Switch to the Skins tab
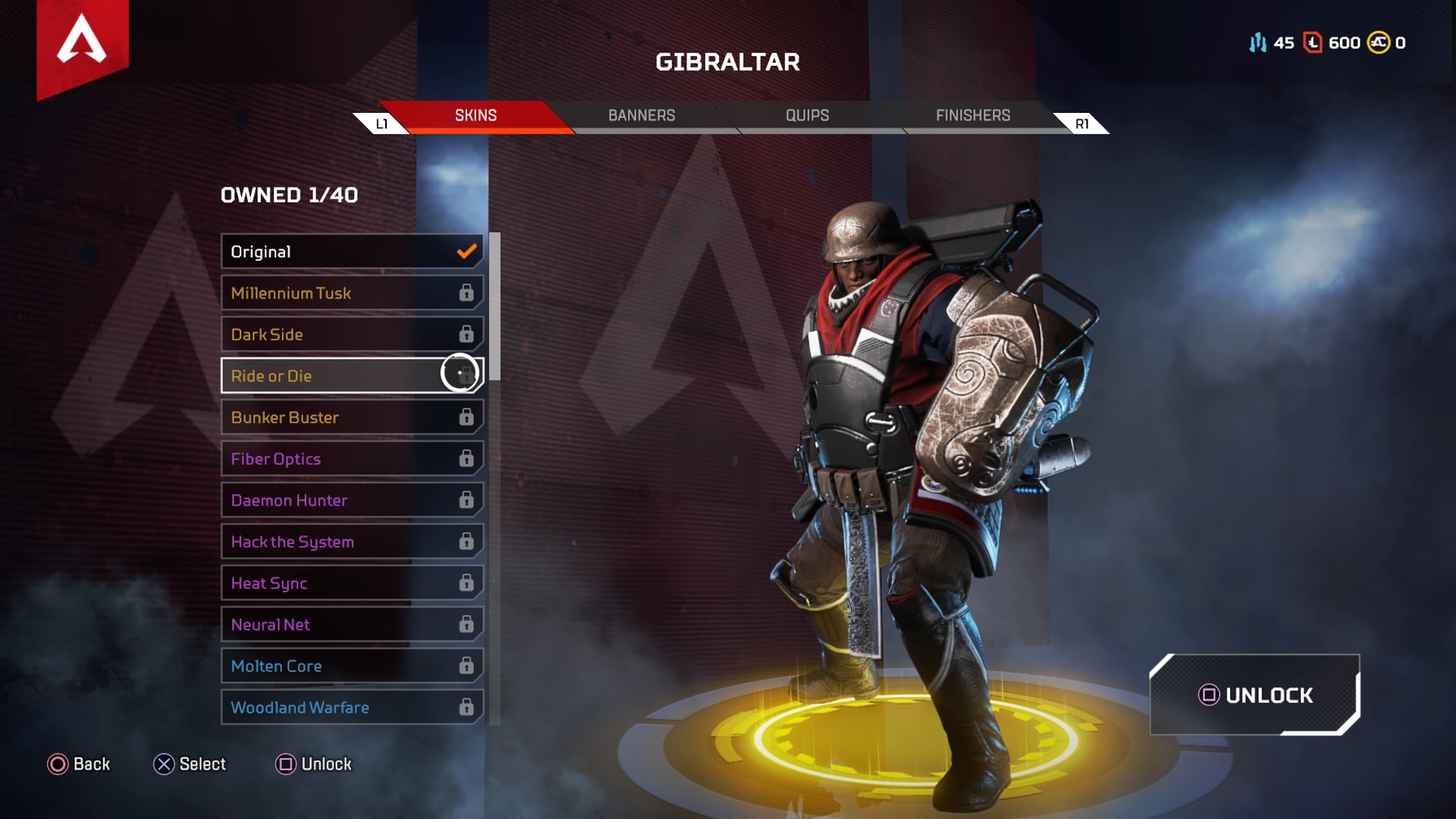 point(475,115)
